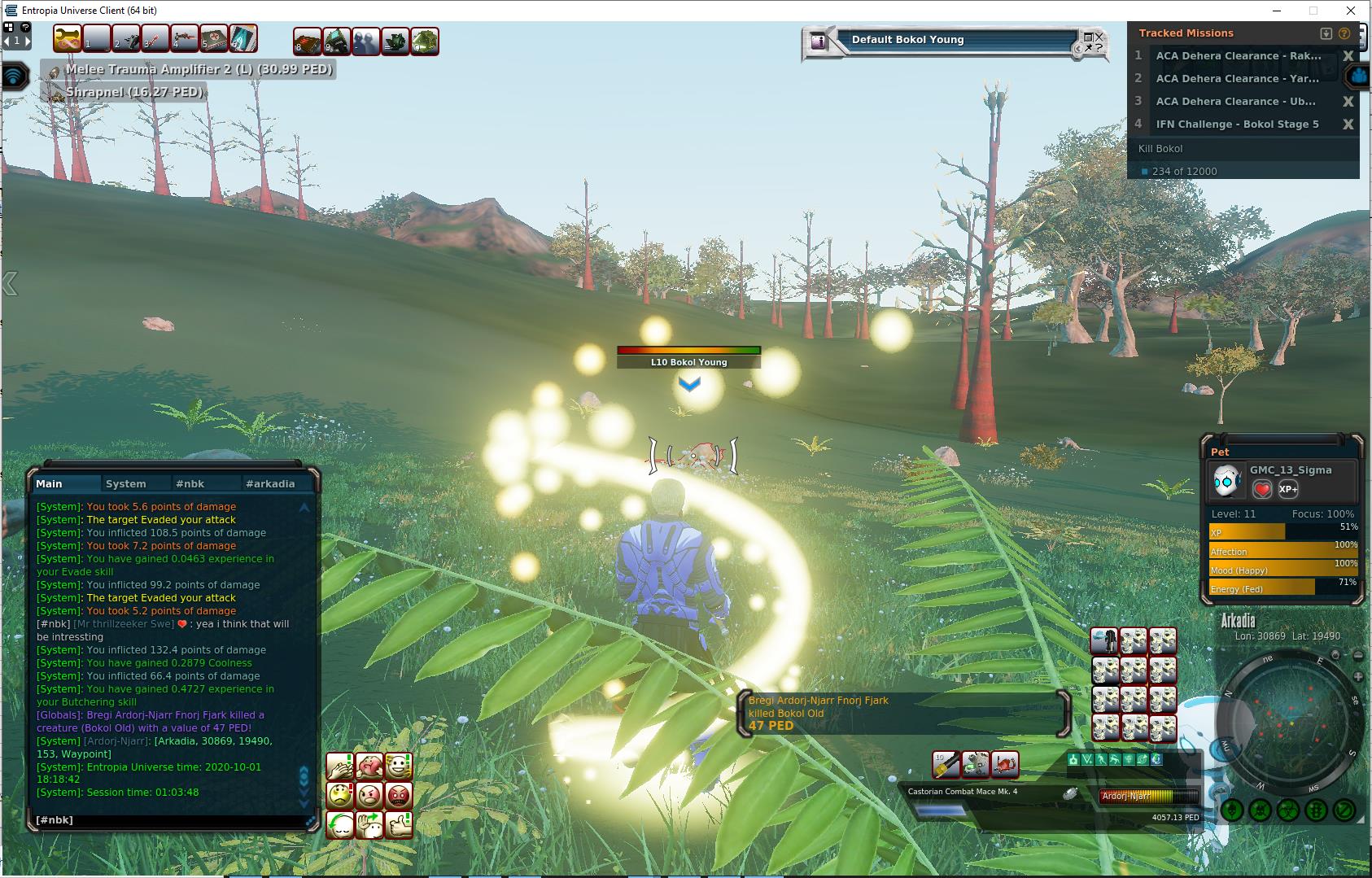This screenshot has height=878, width=1372.
Task: Click the chat message input field
Action: [x=171, y=820]
